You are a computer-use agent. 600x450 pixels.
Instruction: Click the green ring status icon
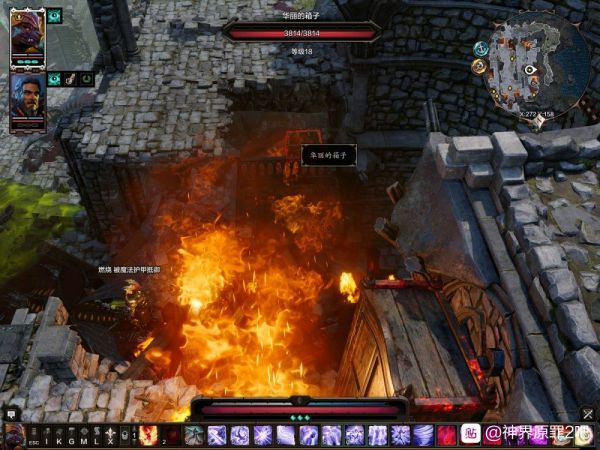pyautogui.click(x=87, y=78)
